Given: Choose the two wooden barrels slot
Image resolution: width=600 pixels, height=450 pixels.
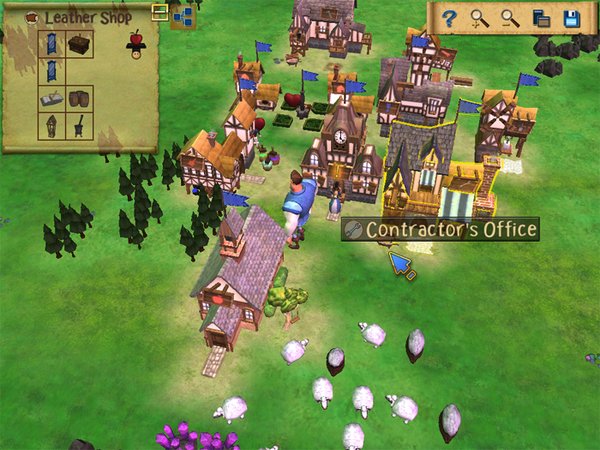Looking at the screenshot, I should [80, 99].
